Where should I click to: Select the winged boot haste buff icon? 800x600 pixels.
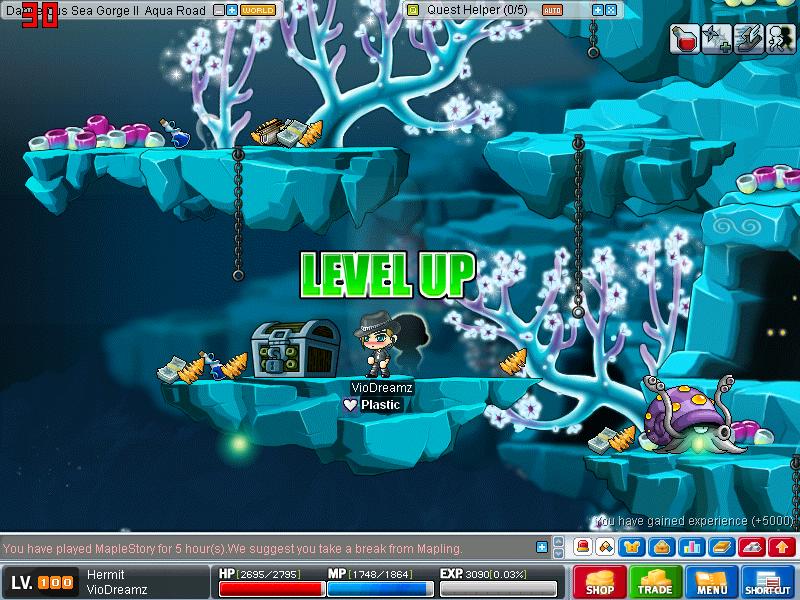click(747, 38)
